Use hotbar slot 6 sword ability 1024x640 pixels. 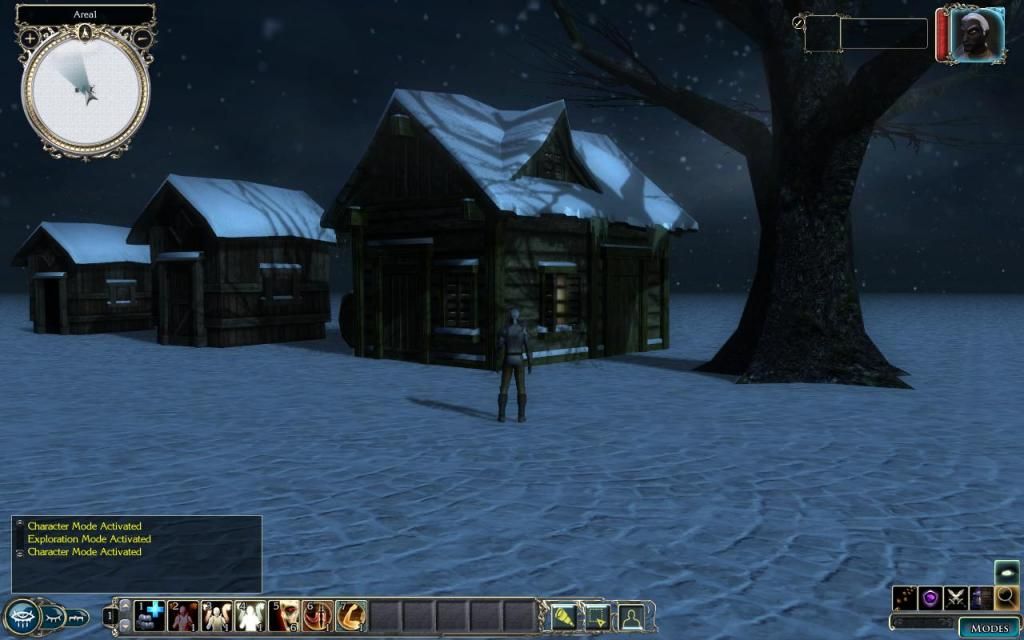click(318, 615)
